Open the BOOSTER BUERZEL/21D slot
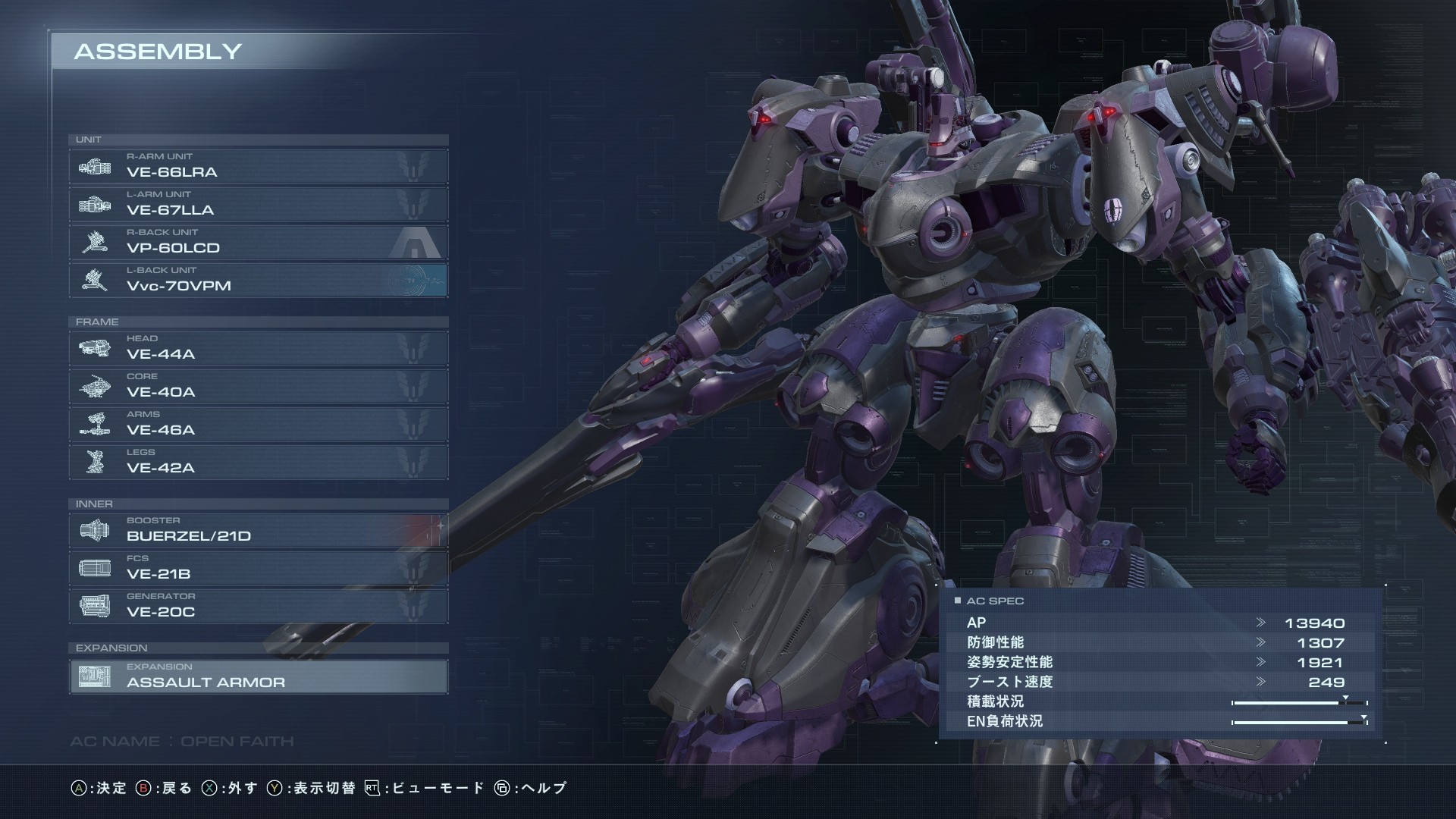1456x819 pixels. coord(258,530)
